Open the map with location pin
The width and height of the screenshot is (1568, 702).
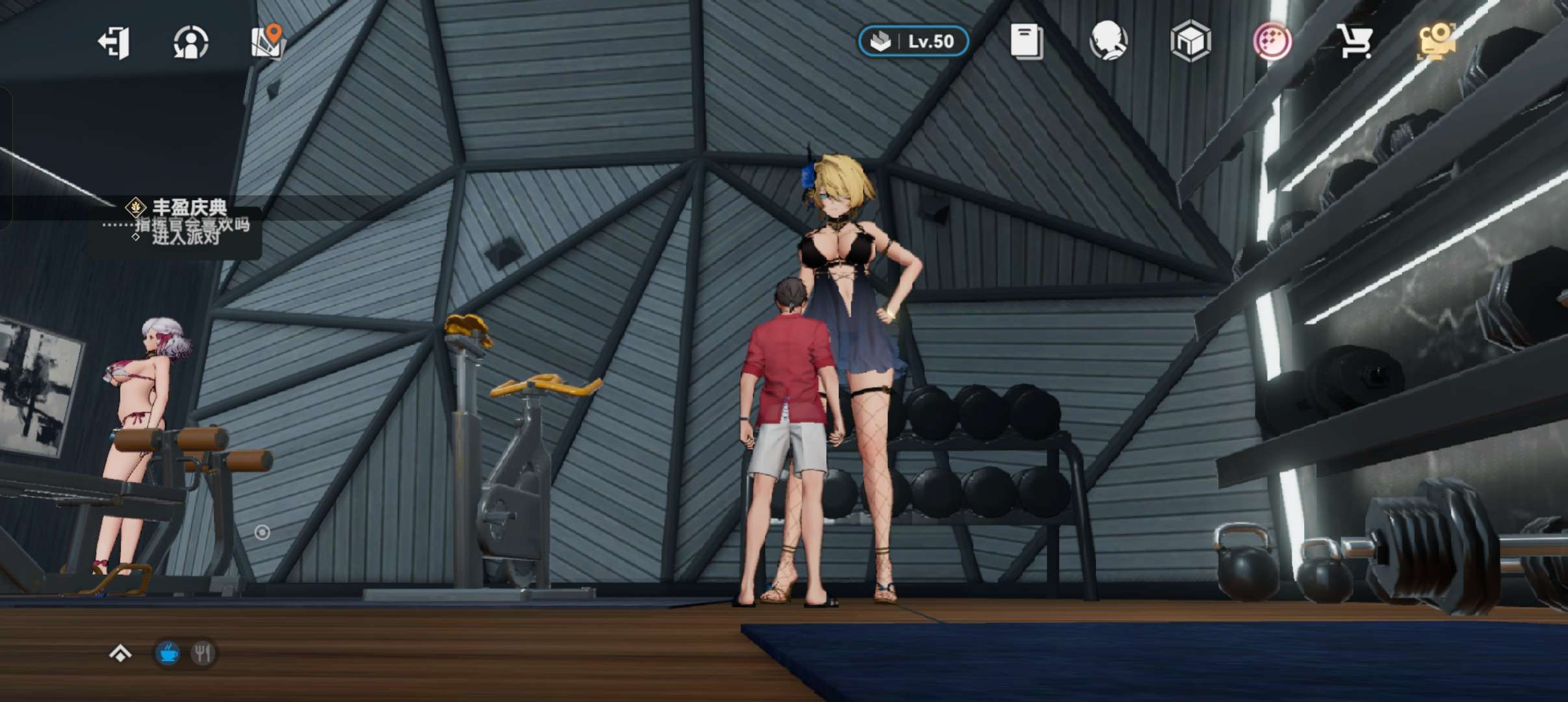click(267, 42)
